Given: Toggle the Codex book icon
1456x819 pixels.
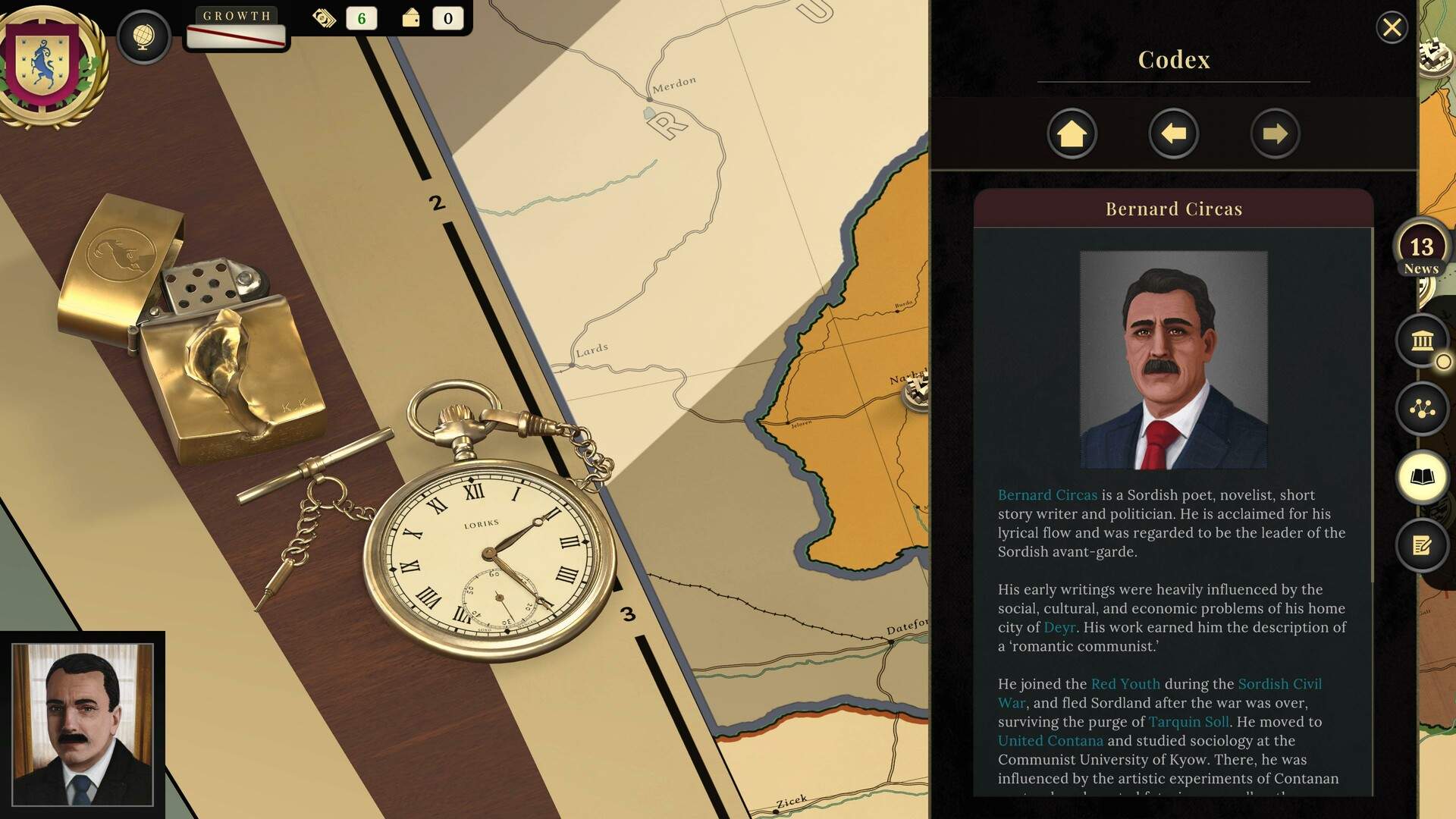Looking at the screenshot, I should (x=1422, y=477).
